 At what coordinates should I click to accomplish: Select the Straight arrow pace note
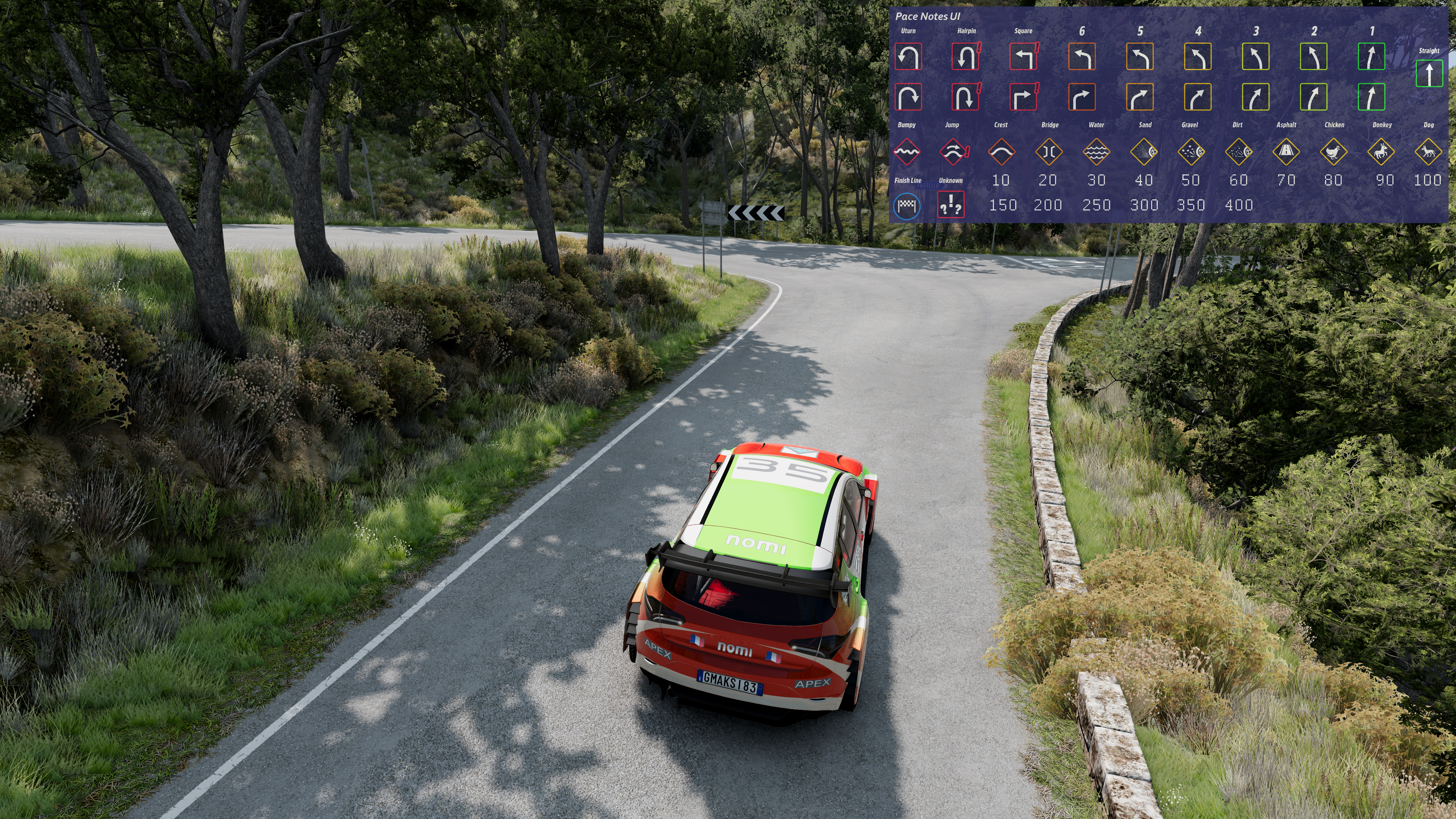pyautogui.click(x=1429, y=74)
